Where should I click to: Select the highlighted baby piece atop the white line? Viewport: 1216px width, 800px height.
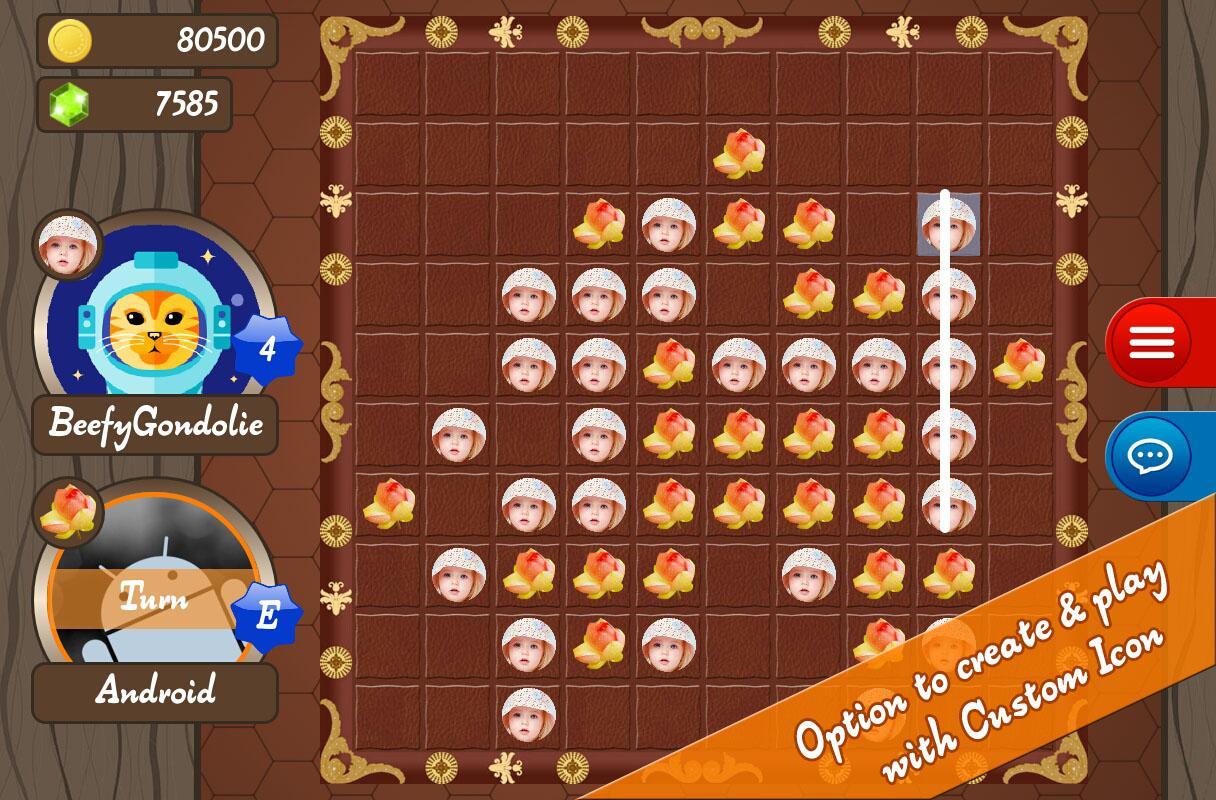click(x=948, y=224)
